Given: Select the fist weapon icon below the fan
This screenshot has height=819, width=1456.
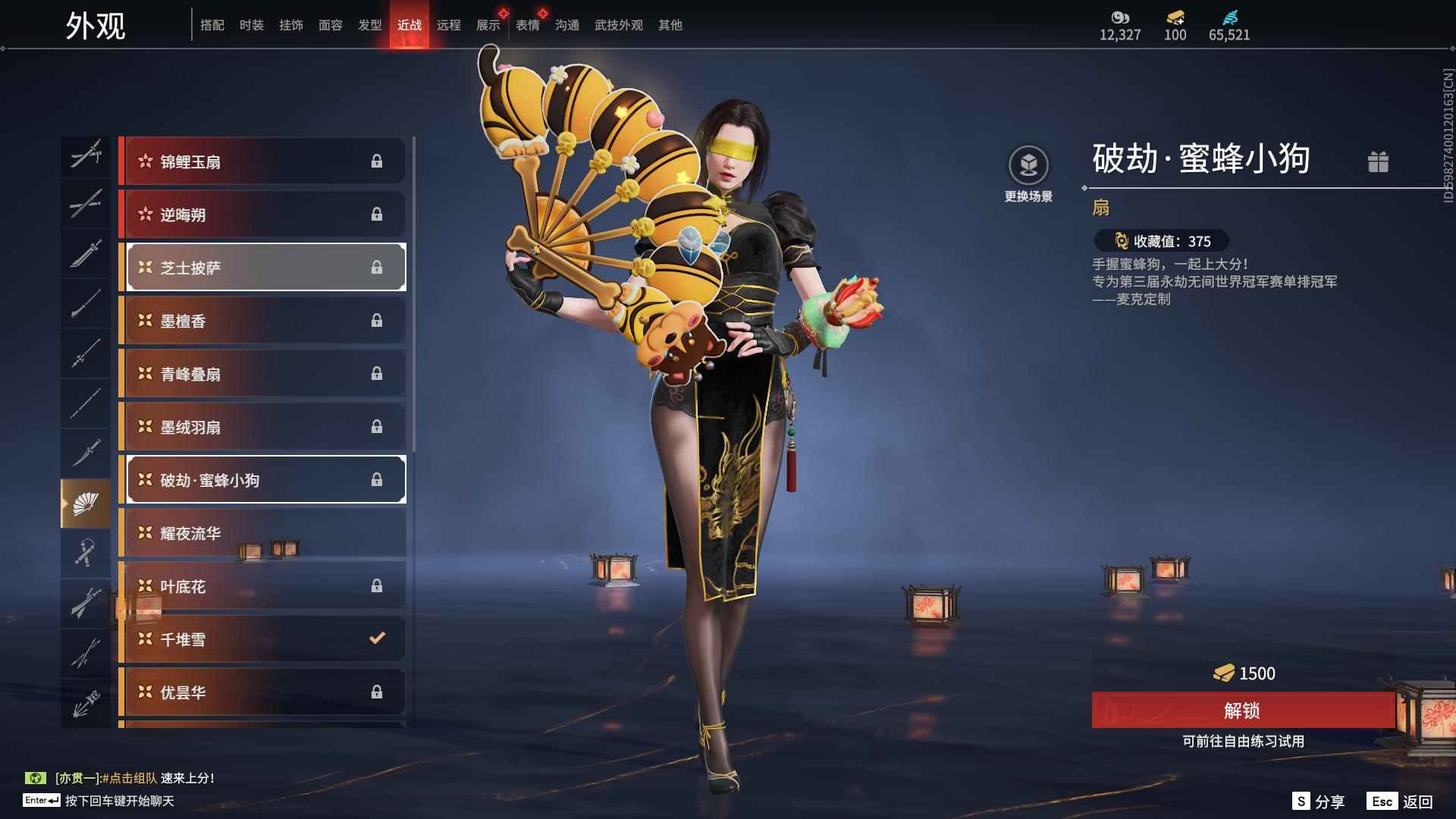Looking at the screenshot, I should [86, 552].
